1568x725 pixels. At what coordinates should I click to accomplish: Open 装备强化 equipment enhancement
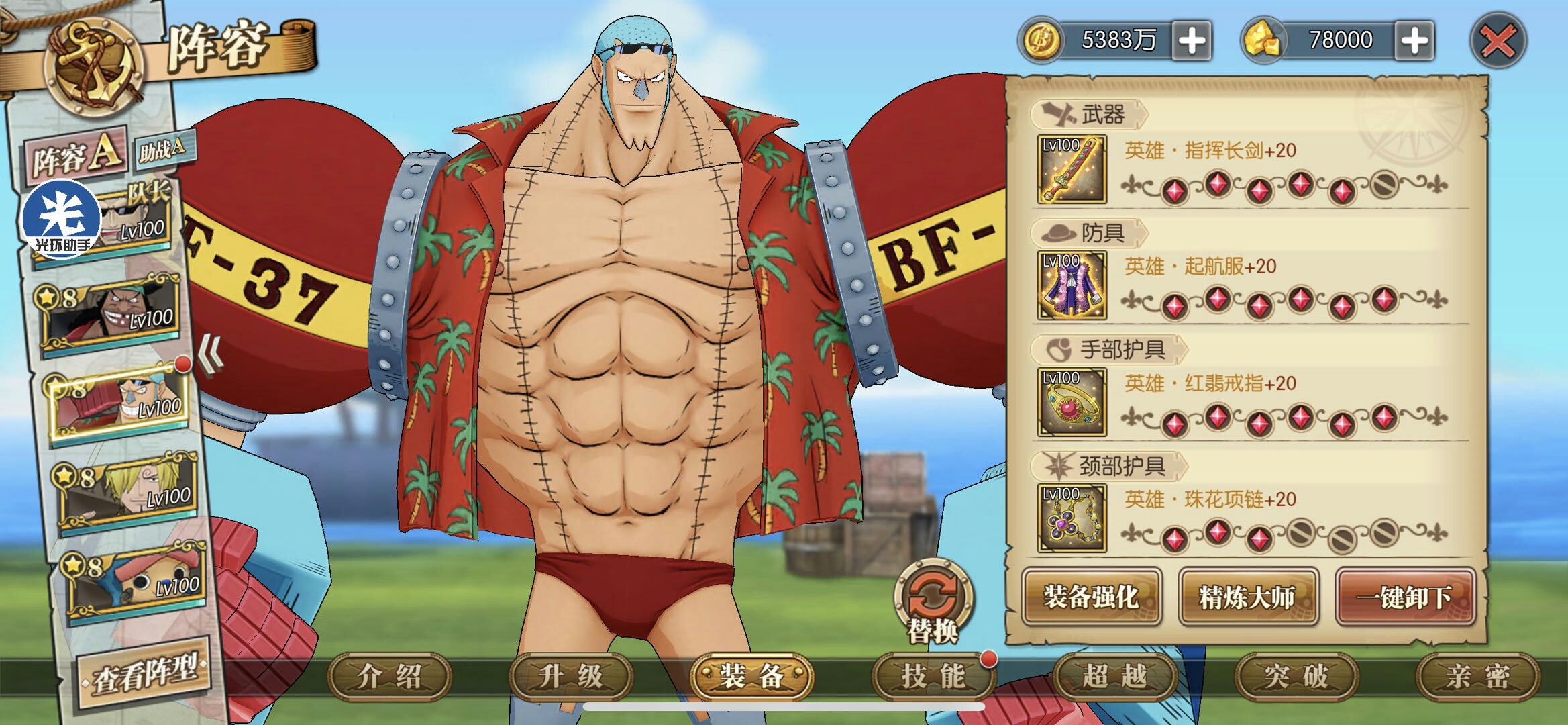click(x=1091, y=596)
